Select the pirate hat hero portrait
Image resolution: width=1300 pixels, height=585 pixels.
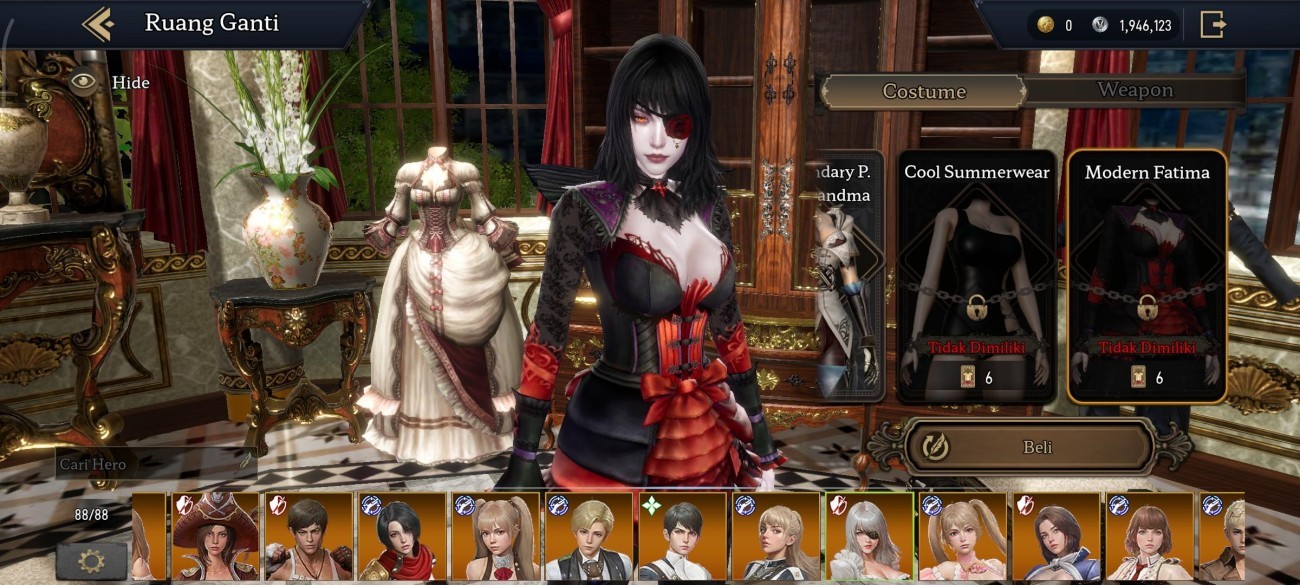pyautogui.click(x=215, y=536)
